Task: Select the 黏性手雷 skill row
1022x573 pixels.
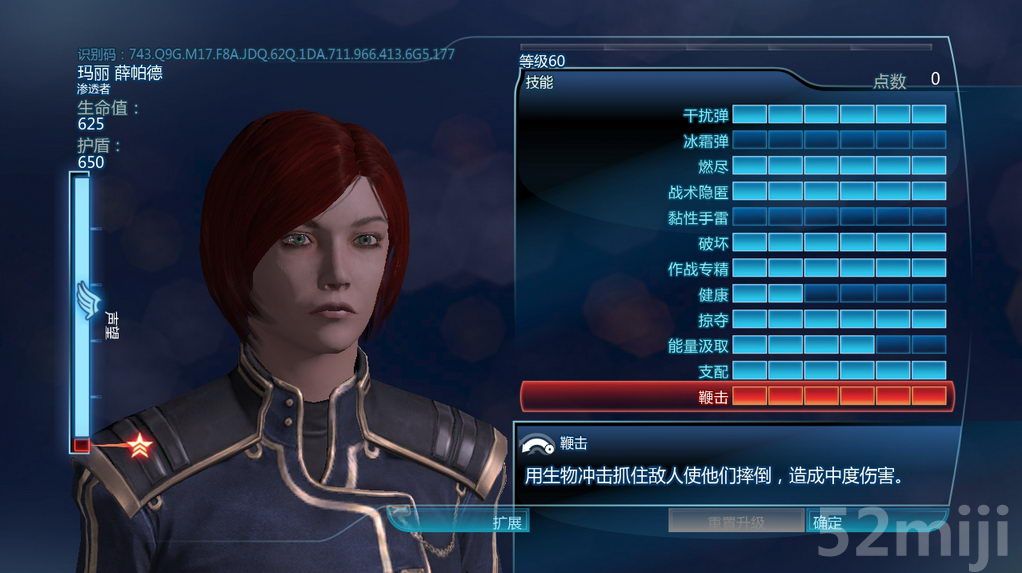Action: click(735, 217)
